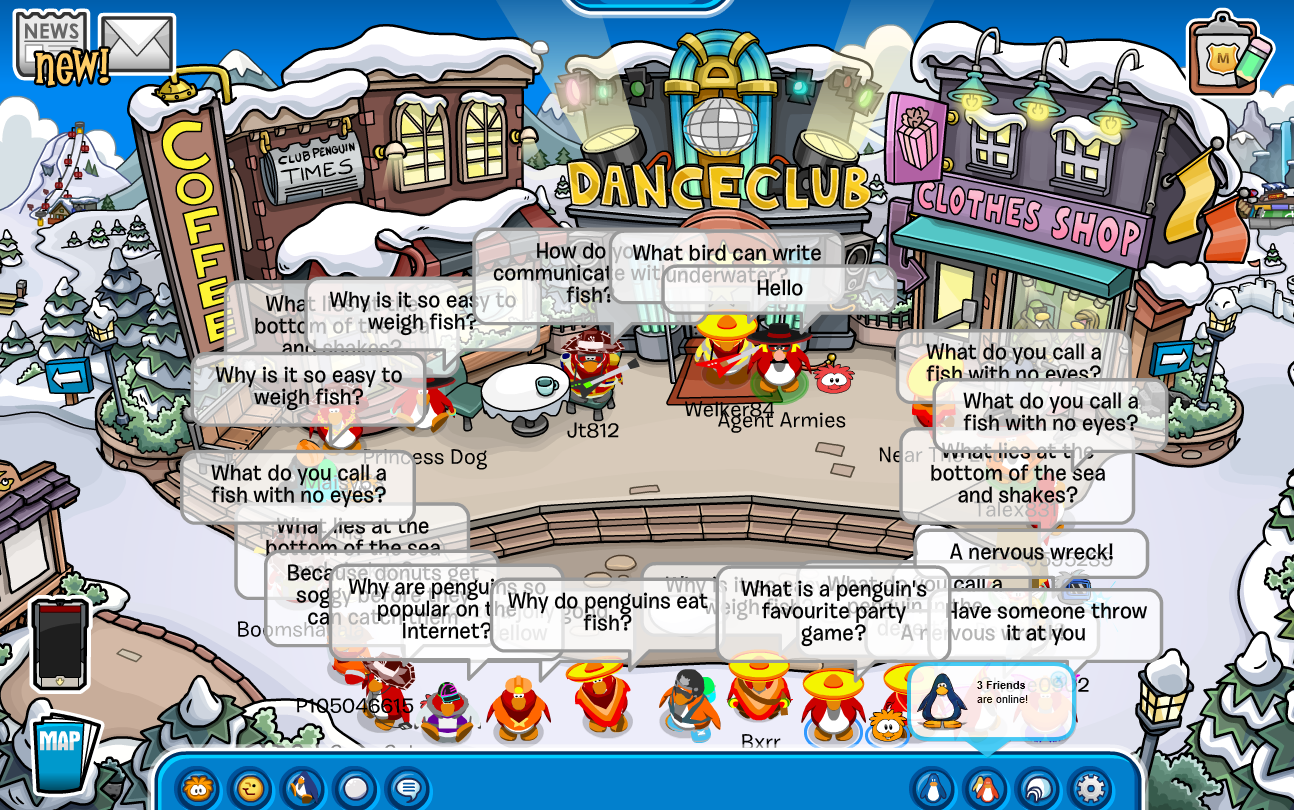Click the 3 Friends are online notification
Screen dimensions: 1294x810
990,701
